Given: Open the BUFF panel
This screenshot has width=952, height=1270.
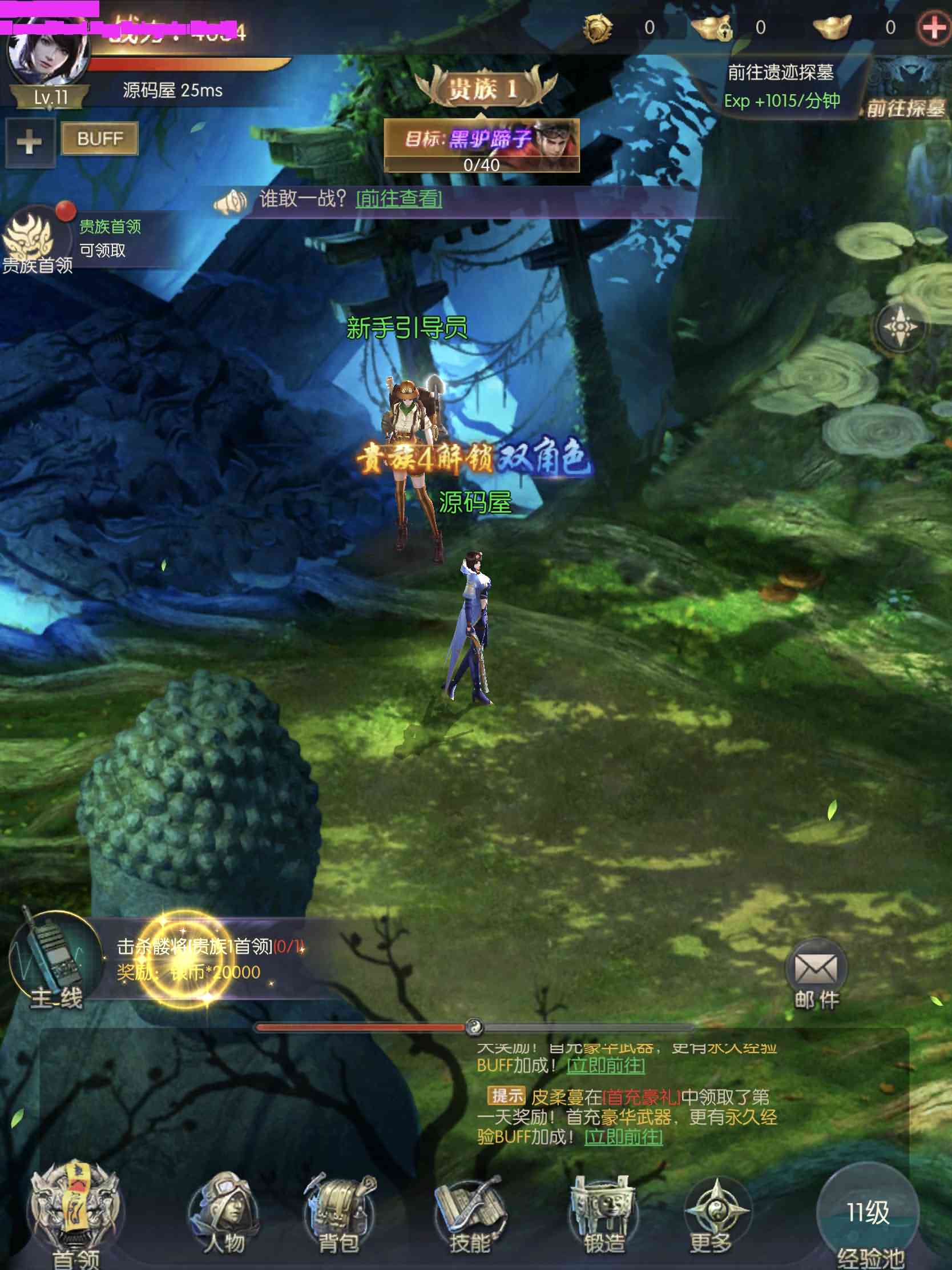Looking at the screenshot, I should click(x=99, y=139).
